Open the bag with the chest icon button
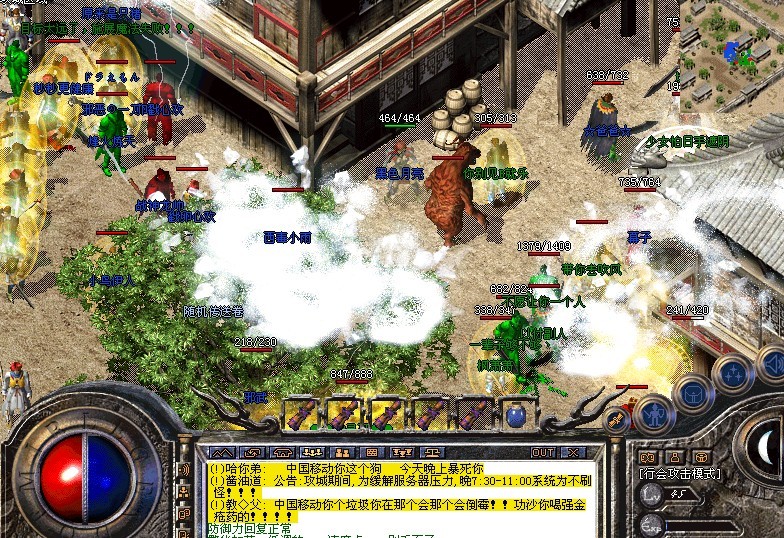784x538 pixels. click(691, 394)
